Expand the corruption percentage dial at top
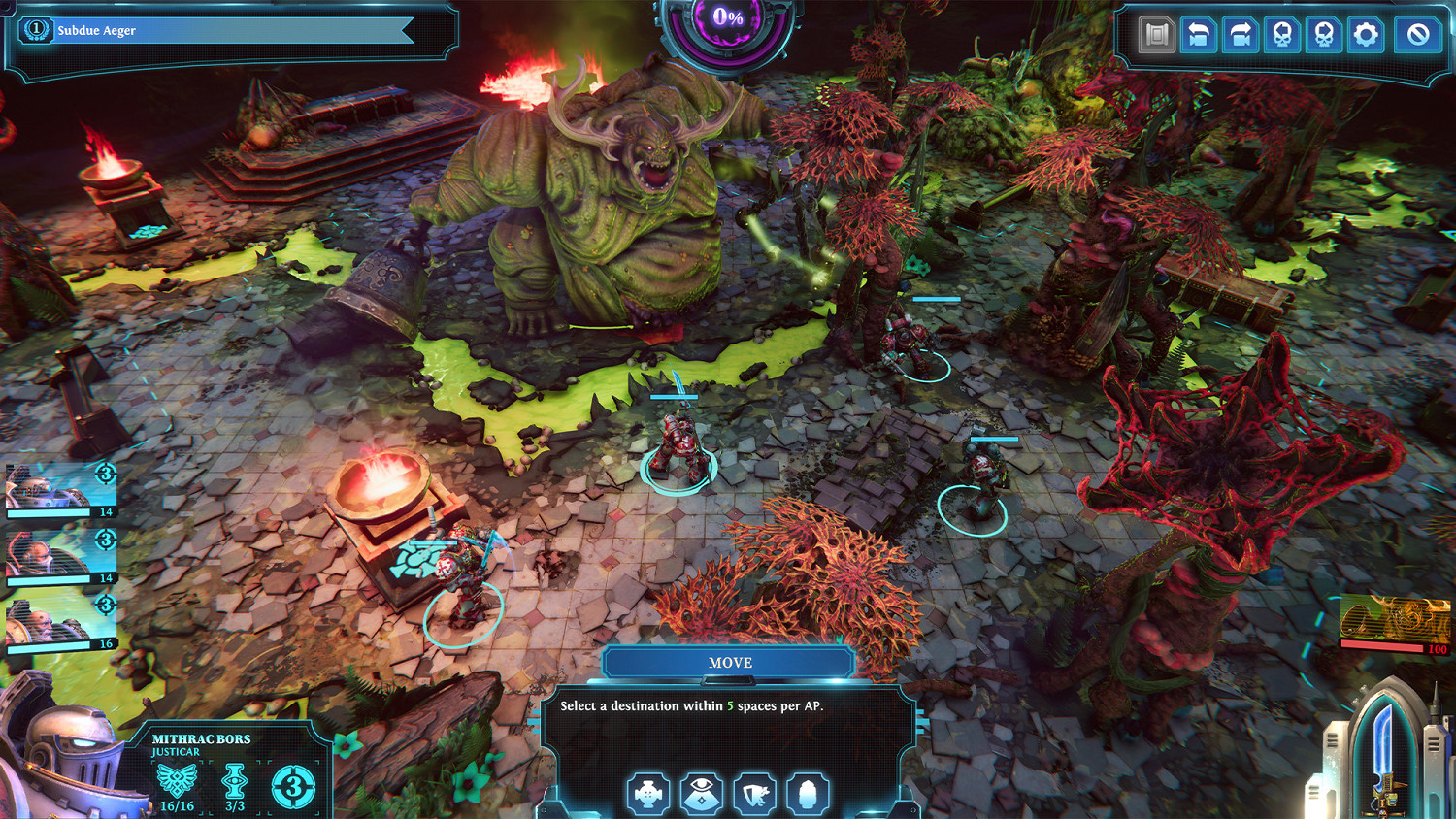This screenshot has width=1456, height=819. click(726, 17)
